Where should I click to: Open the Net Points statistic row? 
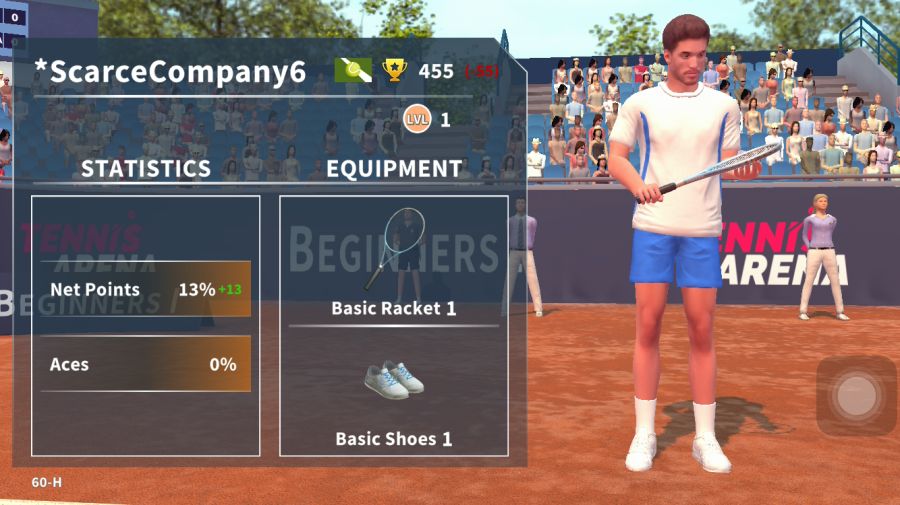tap(145, 290)
